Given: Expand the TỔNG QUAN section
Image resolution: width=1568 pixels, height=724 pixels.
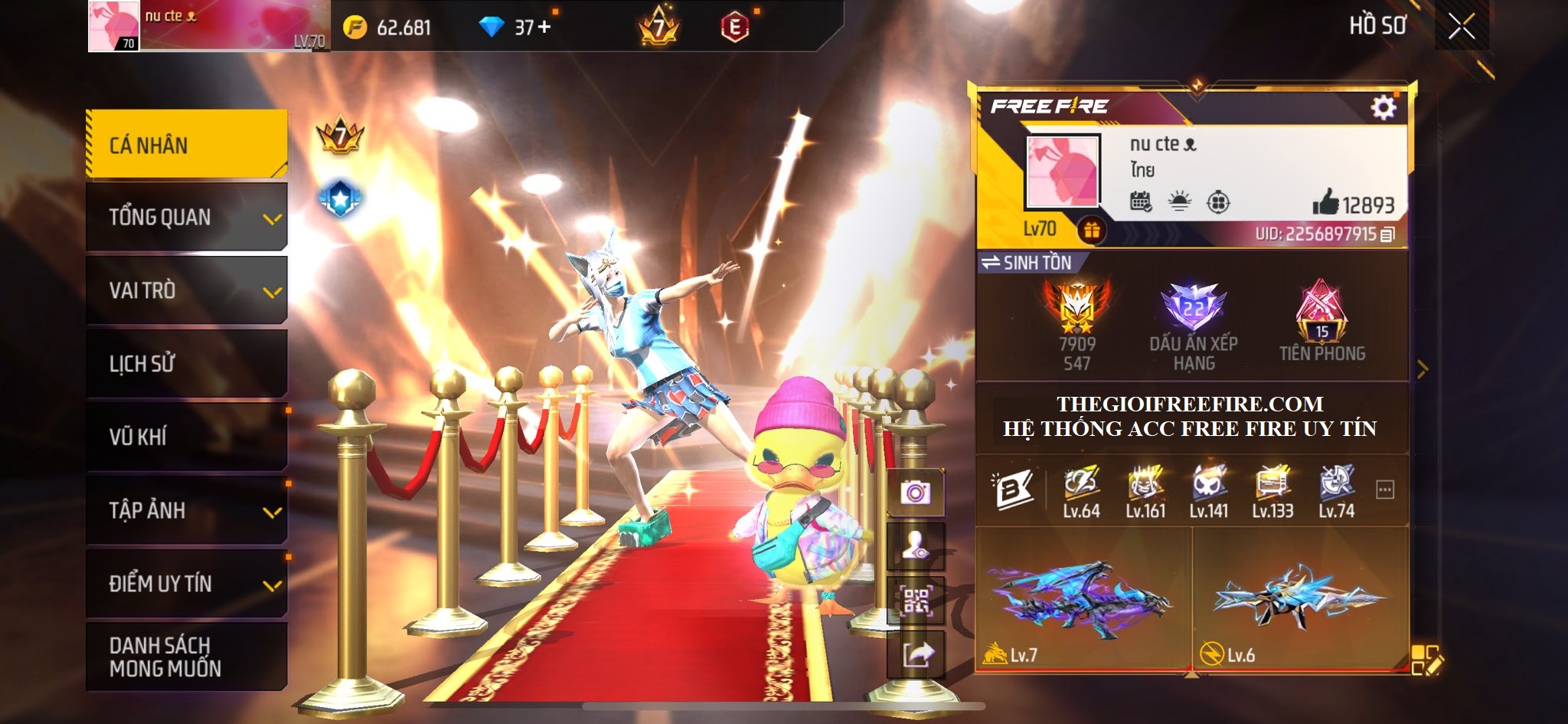Looking at the screenshot, I should click(187, 218).
